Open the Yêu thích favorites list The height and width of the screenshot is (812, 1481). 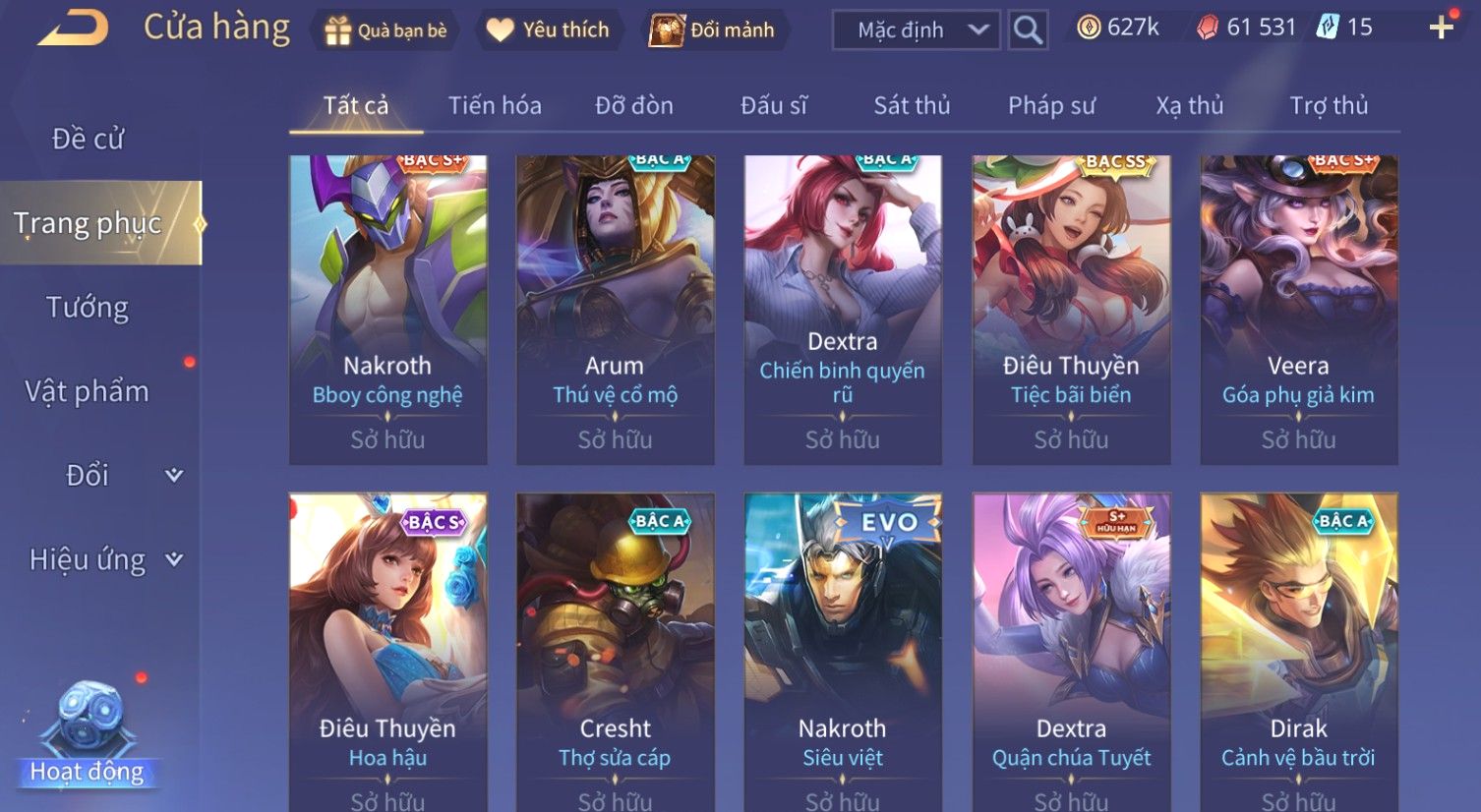tap(548, 30)
